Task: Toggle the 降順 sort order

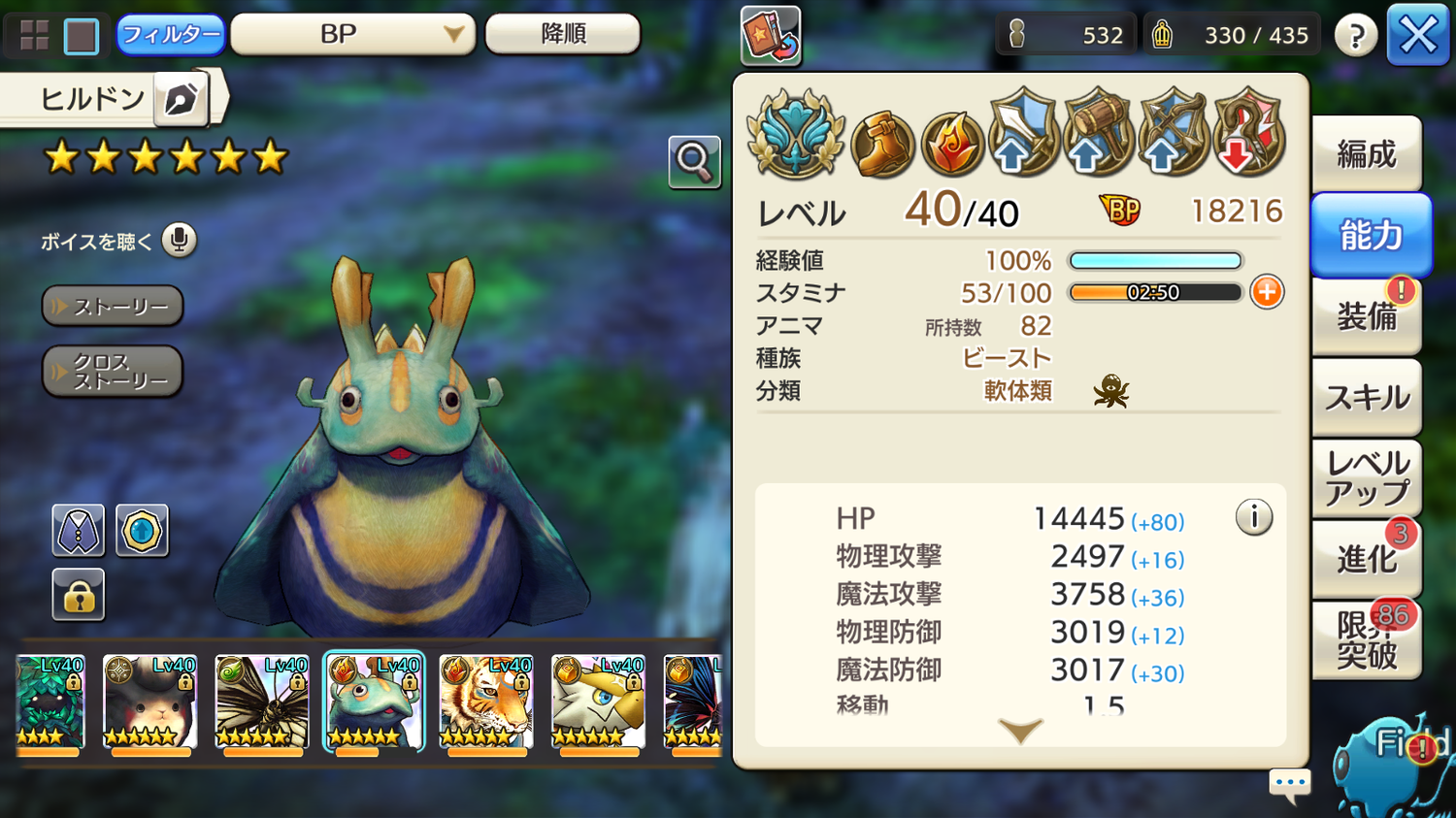Action: 562,35
